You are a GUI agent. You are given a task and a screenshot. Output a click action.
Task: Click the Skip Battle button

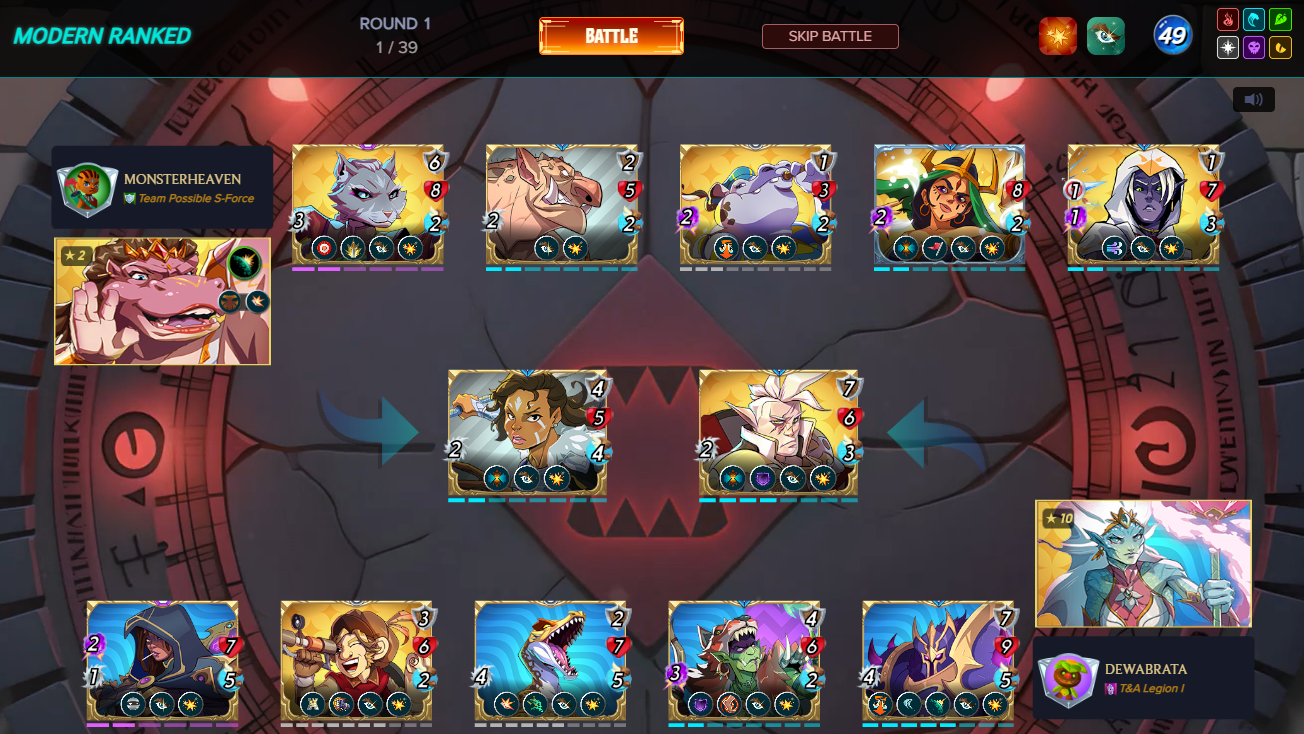(x=830, y=36)
